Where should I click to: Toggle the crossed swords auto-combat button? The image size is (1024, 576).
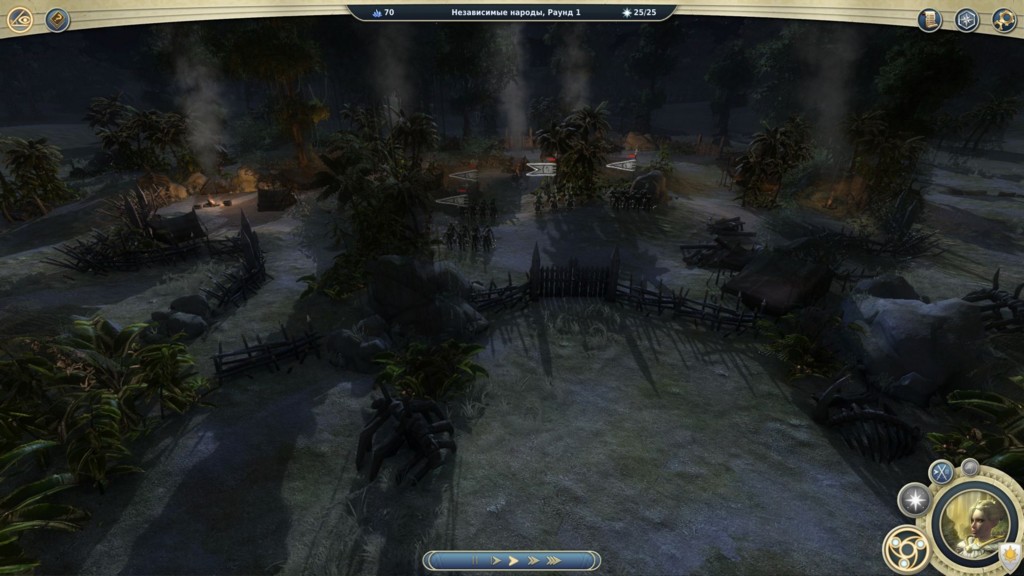(x=941, y=473)
